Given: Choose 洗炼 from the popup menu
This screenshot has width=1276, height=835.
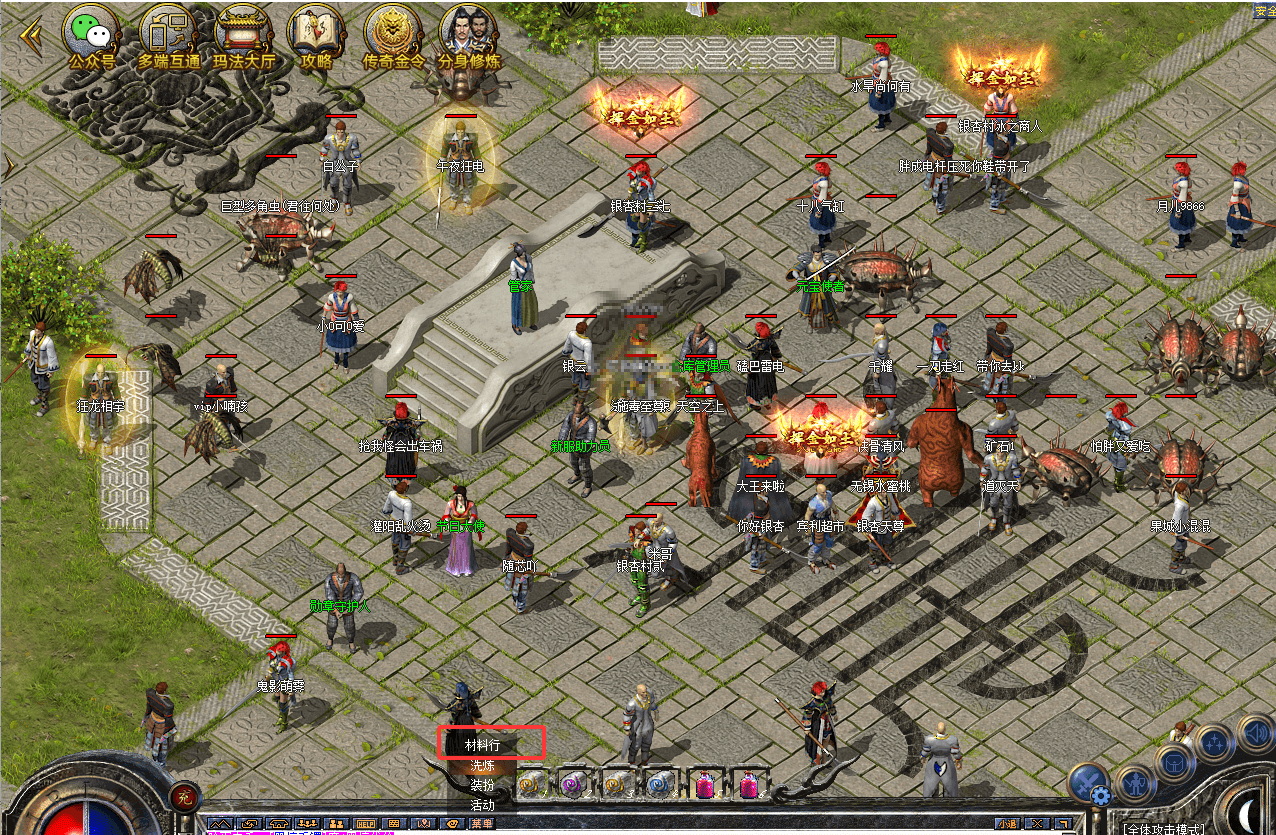Looking at the screenshot, I should [x=482, y=766].
